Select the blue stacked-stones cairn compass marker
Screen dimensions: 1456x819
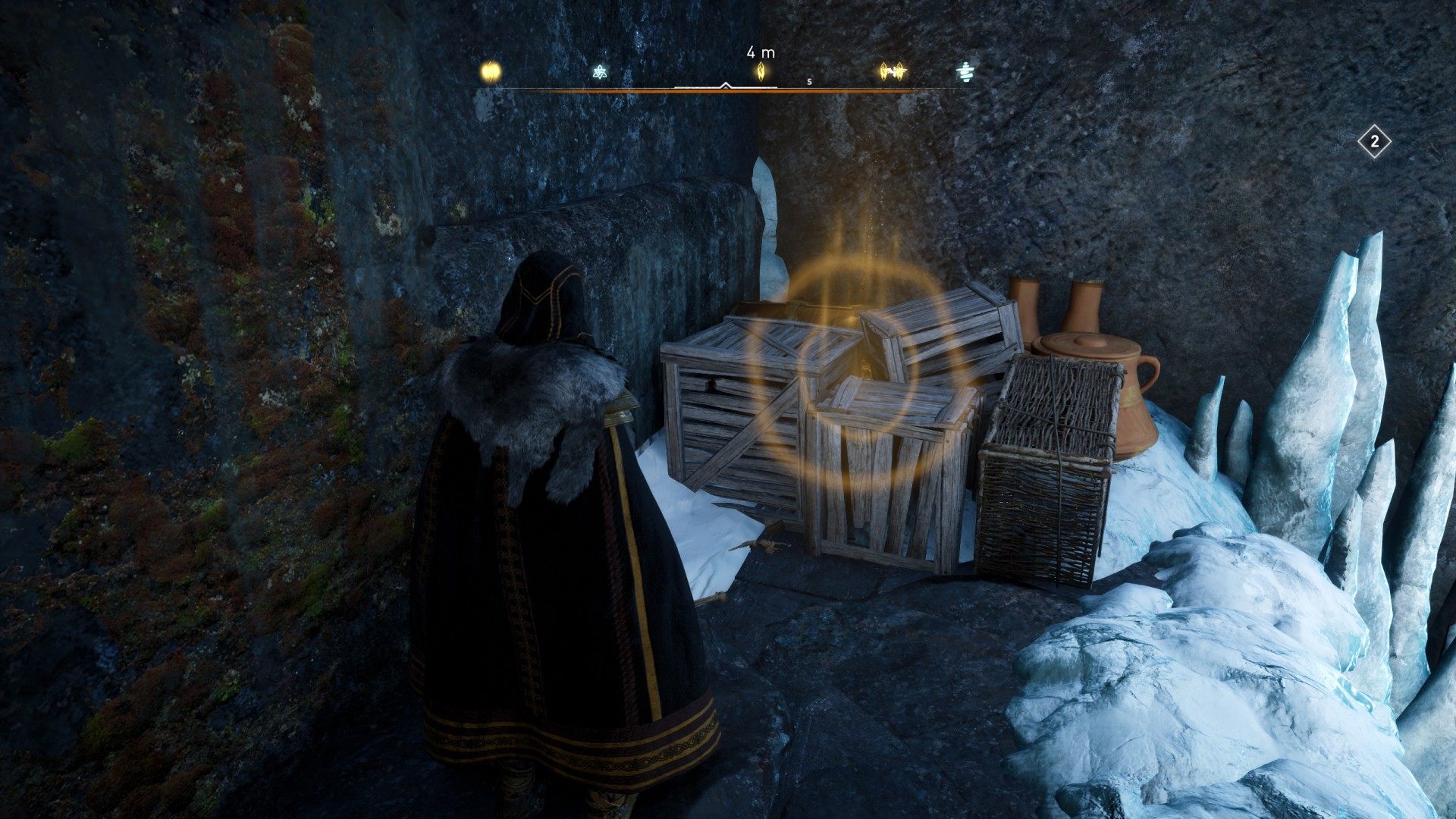tap(965, 71)
